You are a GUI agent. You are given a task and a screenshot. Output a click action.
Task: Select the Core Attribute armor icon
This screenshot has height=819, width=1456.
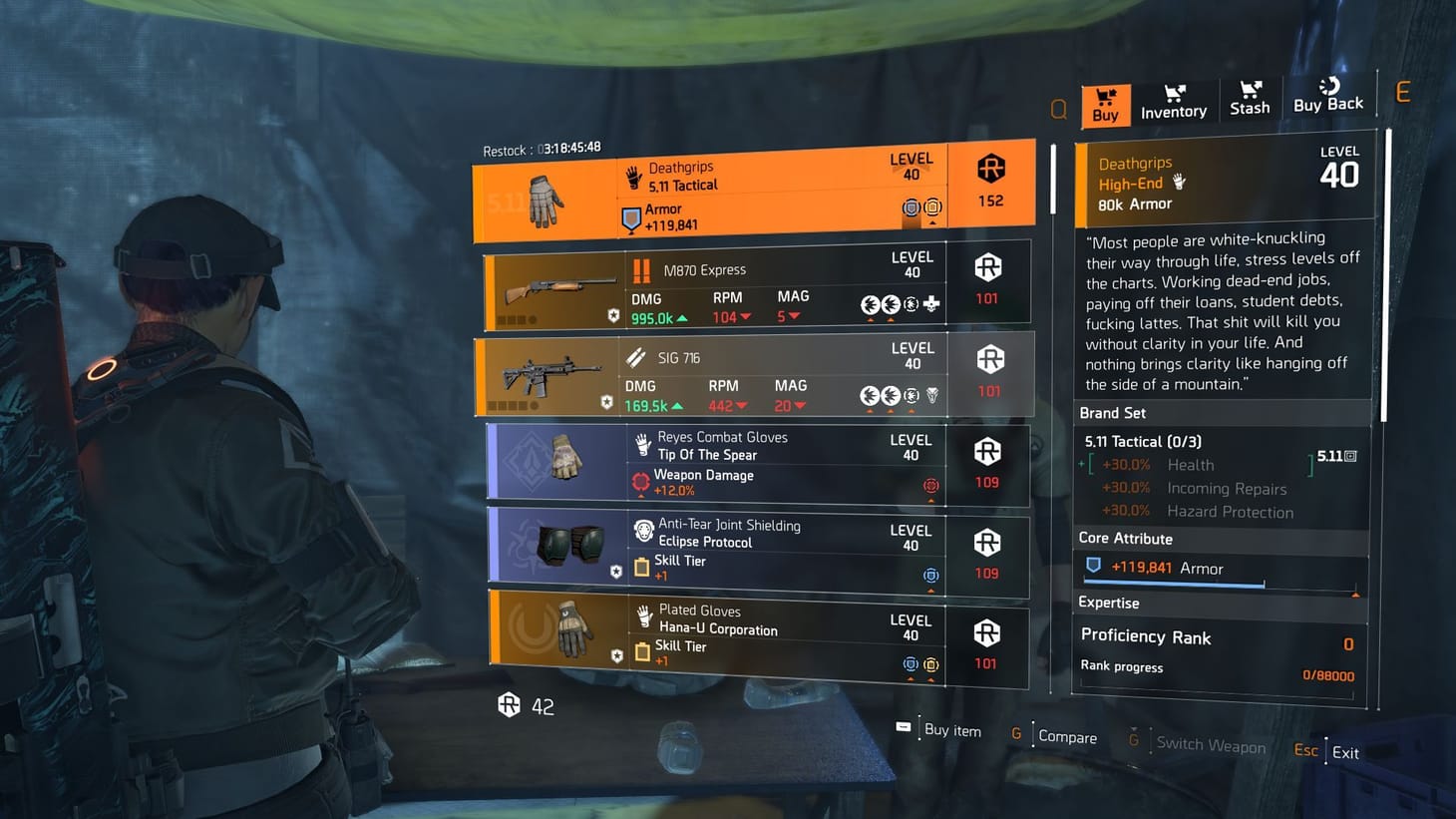pyautogui.click(x=1094, y=564)
